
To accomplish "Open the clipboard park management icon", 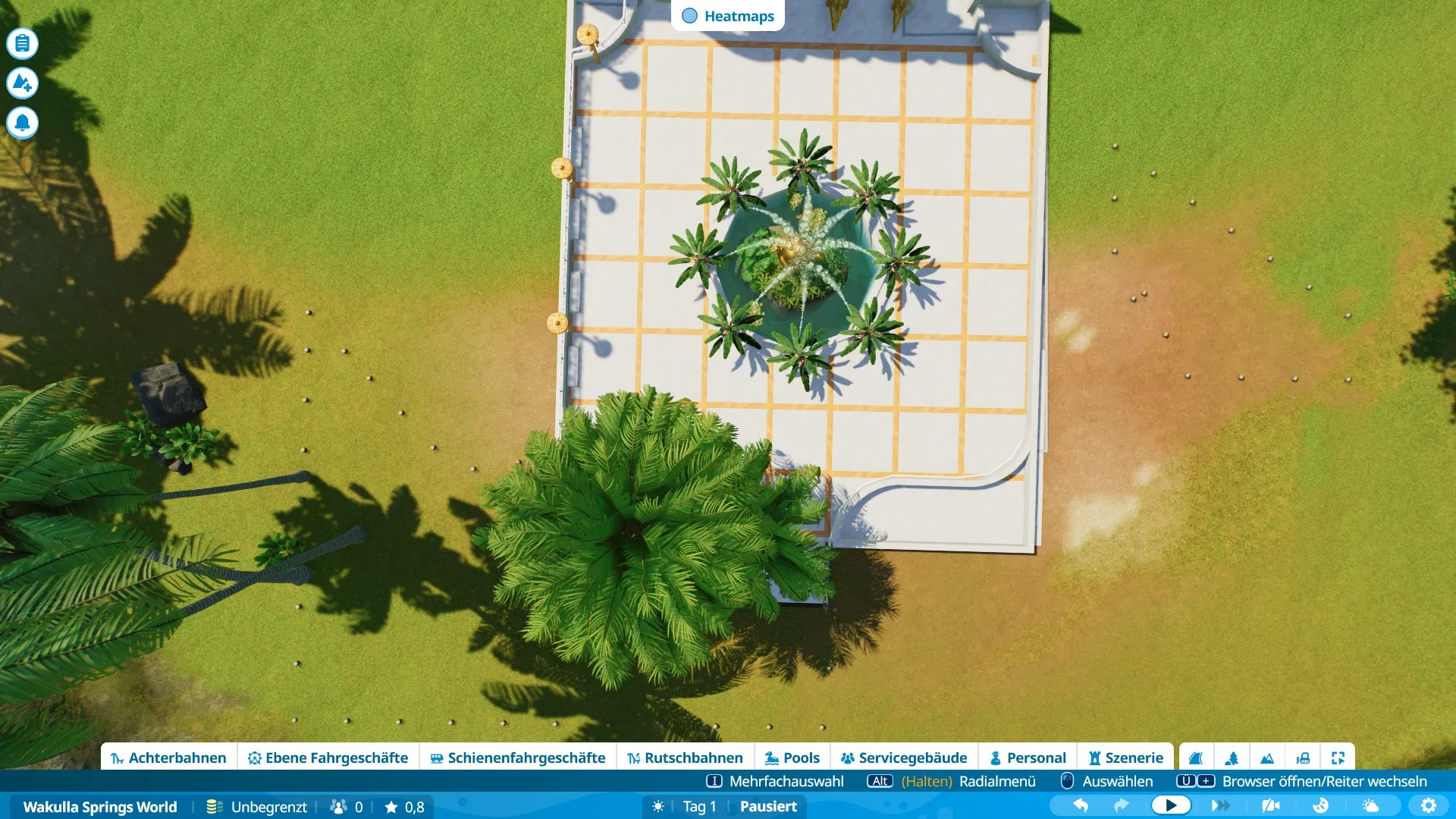I will click(x=23, y=43).
